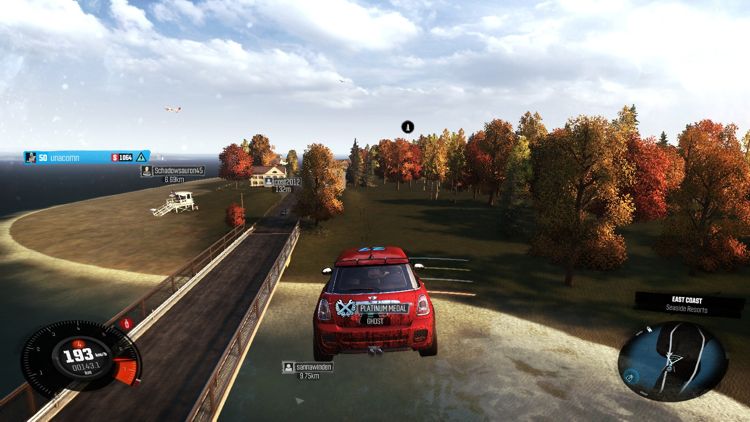Open the circular minimap
Viewport: 750px width, 422px height.
(x=672, y=360)
